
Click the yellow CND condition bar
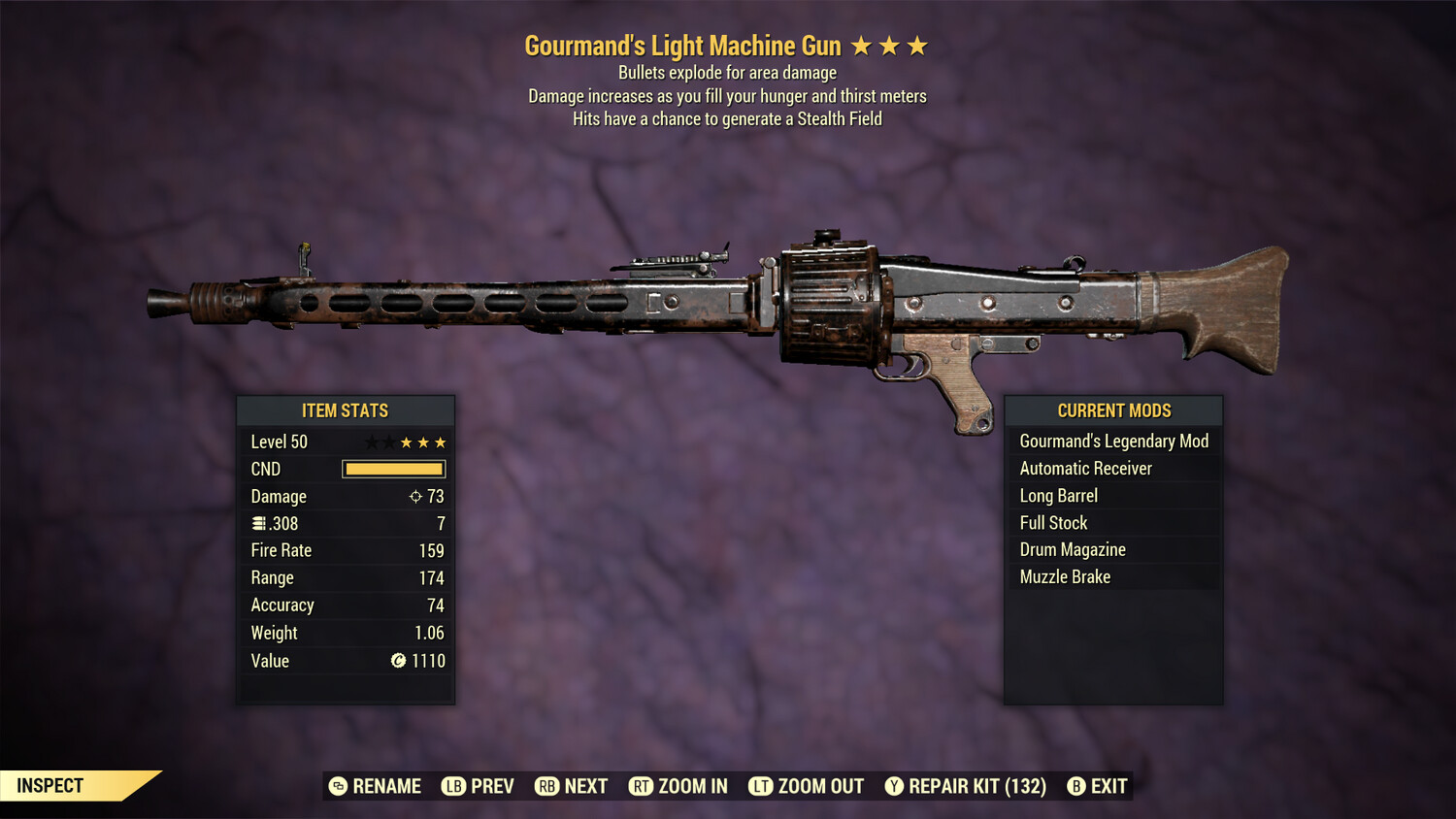(393, 469)
